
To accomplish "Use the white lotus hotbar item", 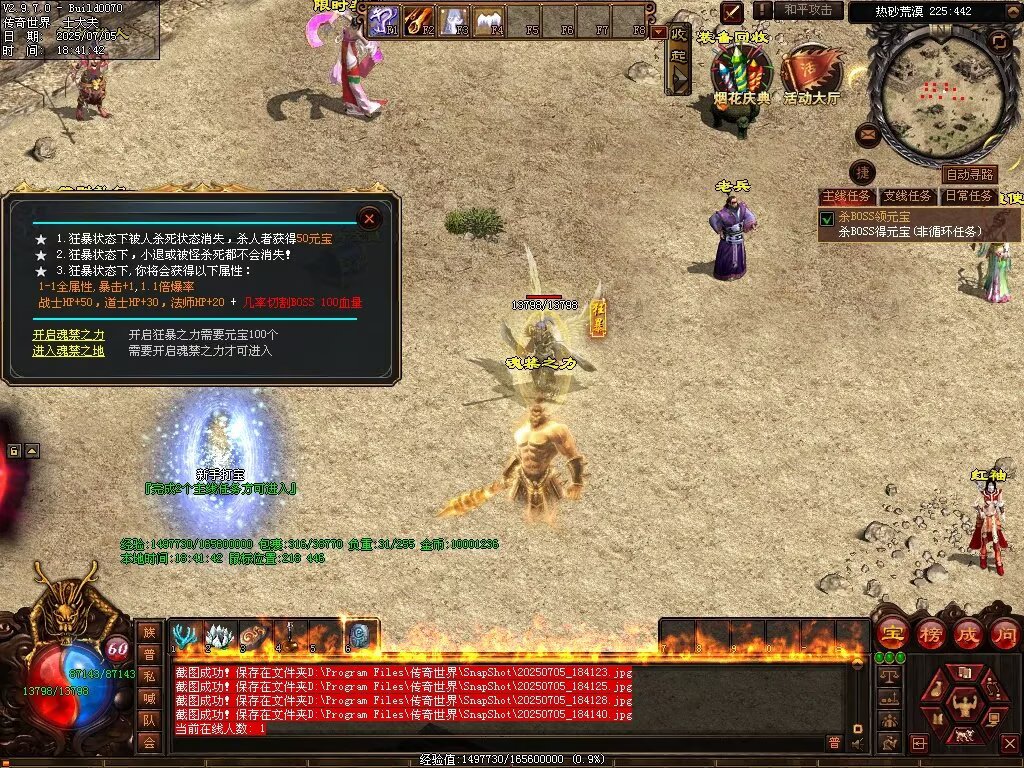I will point(219,635).
